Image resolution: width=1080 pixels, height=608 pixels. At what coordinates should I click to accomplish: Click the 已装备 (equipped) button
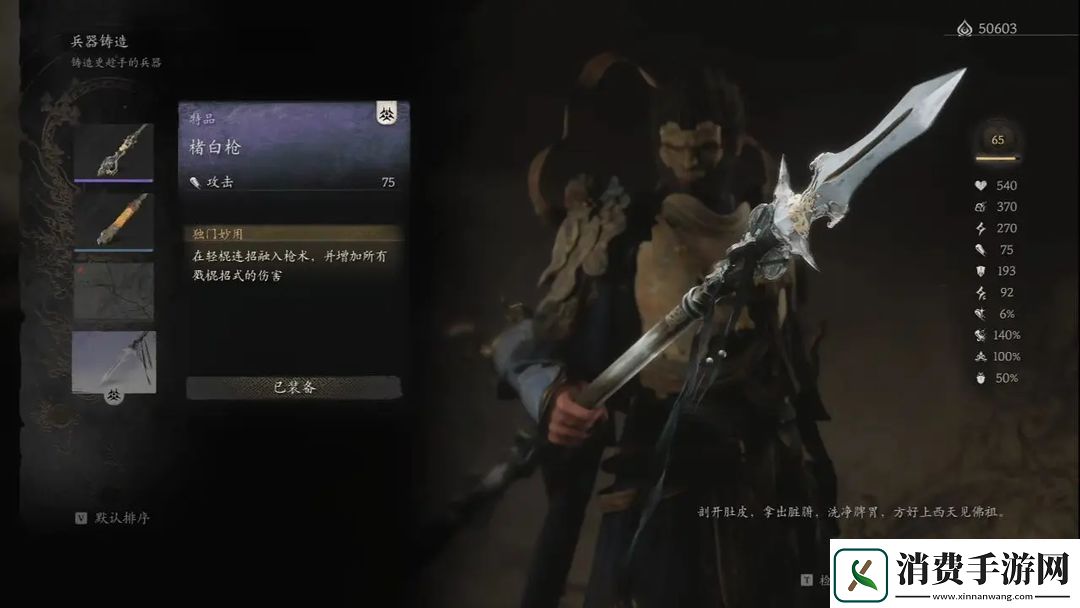point(294,387)
